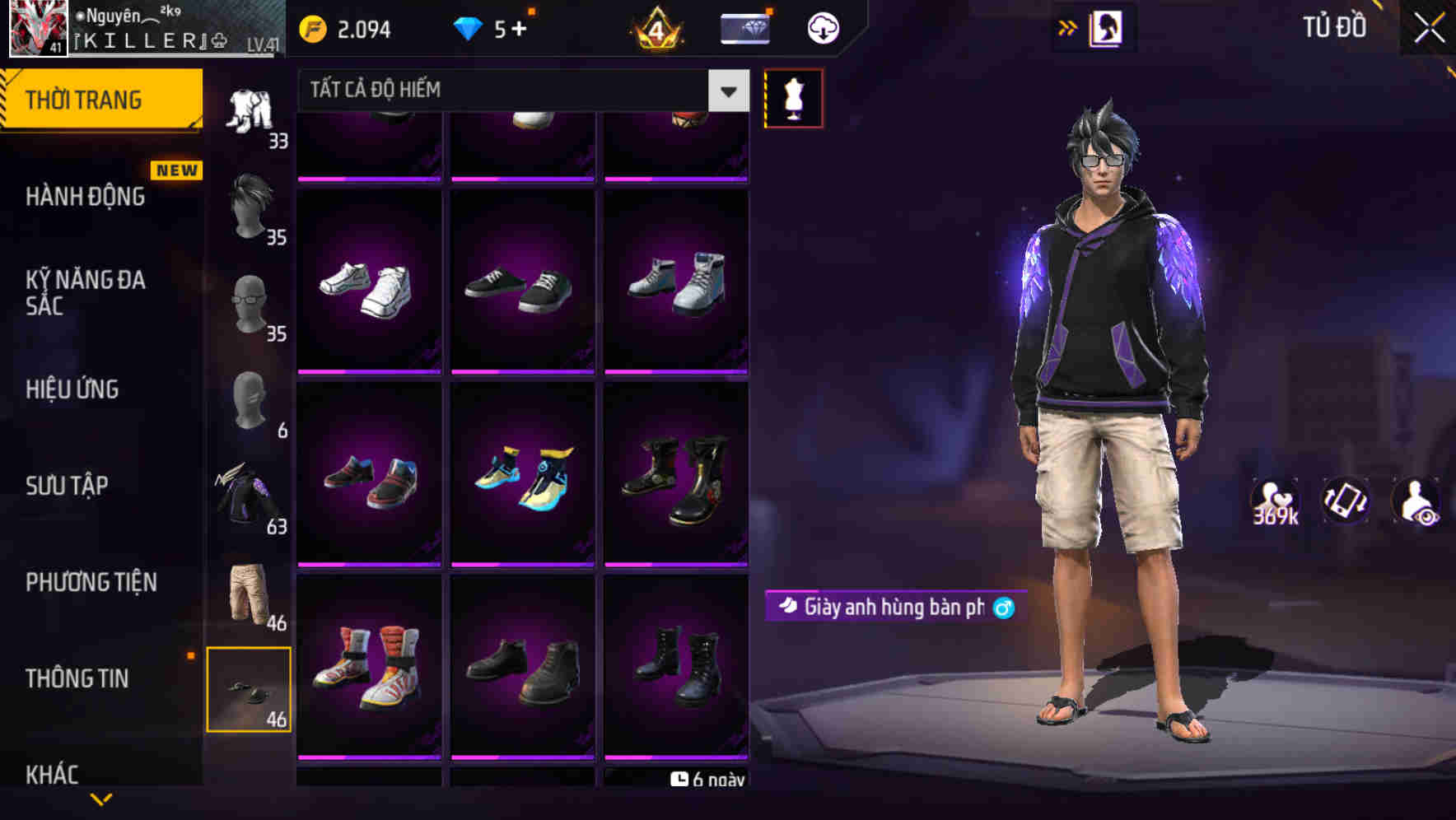Viewport: 1456px width, 820px height.
Task: Click the pink rarity bar under the white sneakers
Action: click(x=369, y=373)
